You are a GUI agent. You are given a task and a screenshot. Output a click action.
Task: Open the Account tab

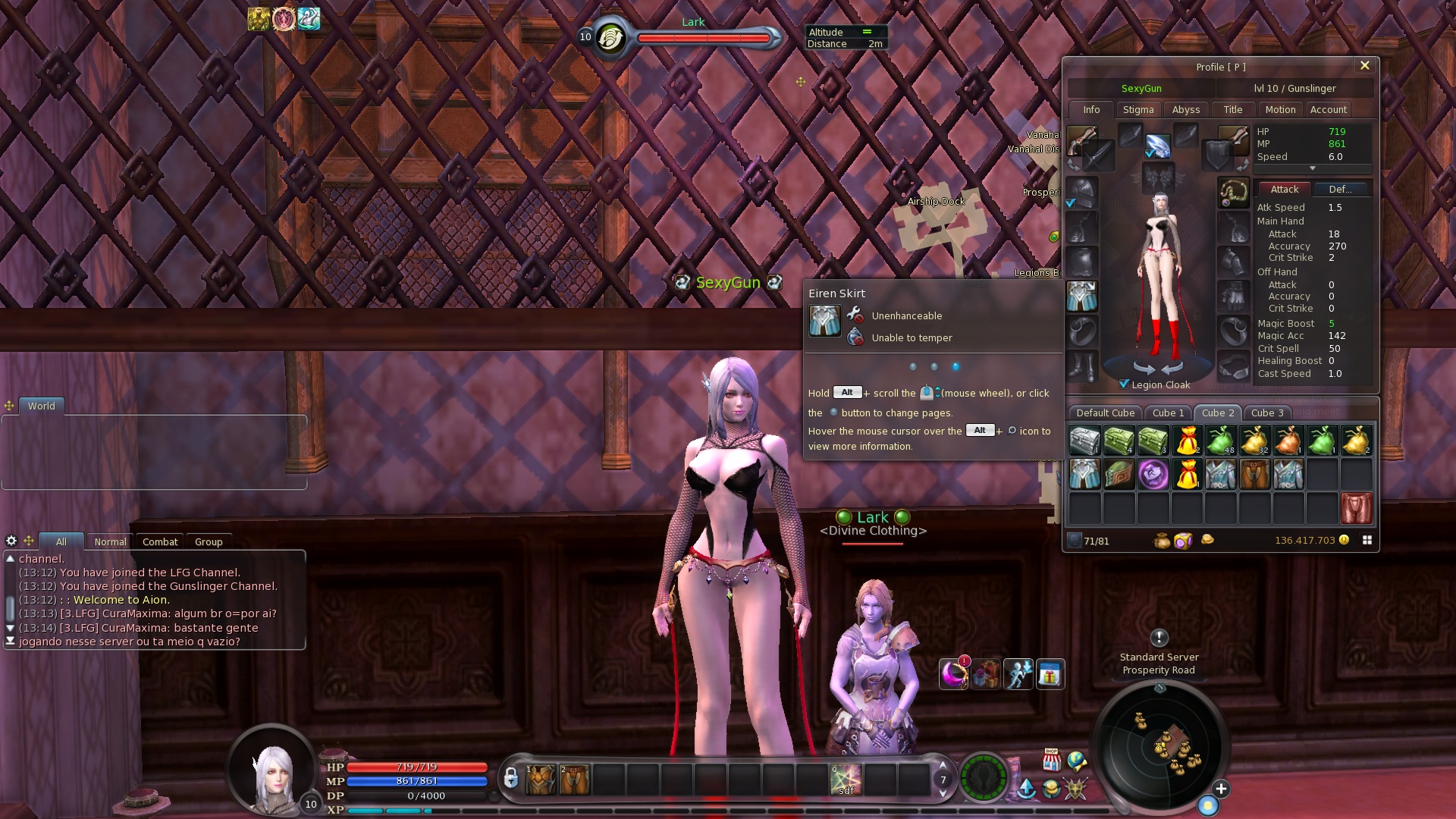tap(1328, 110)
